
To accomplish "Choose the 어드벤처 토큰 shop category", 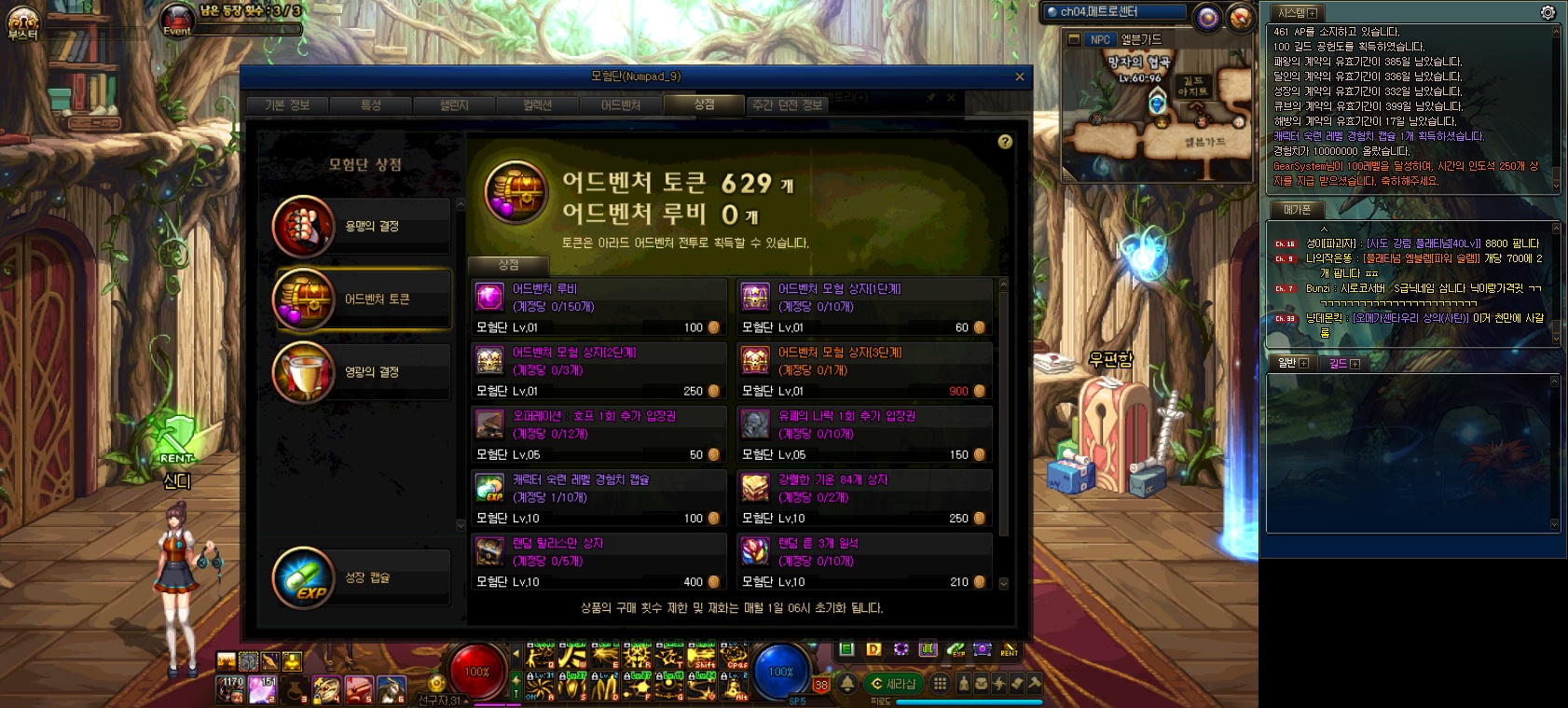I will 363,299.
